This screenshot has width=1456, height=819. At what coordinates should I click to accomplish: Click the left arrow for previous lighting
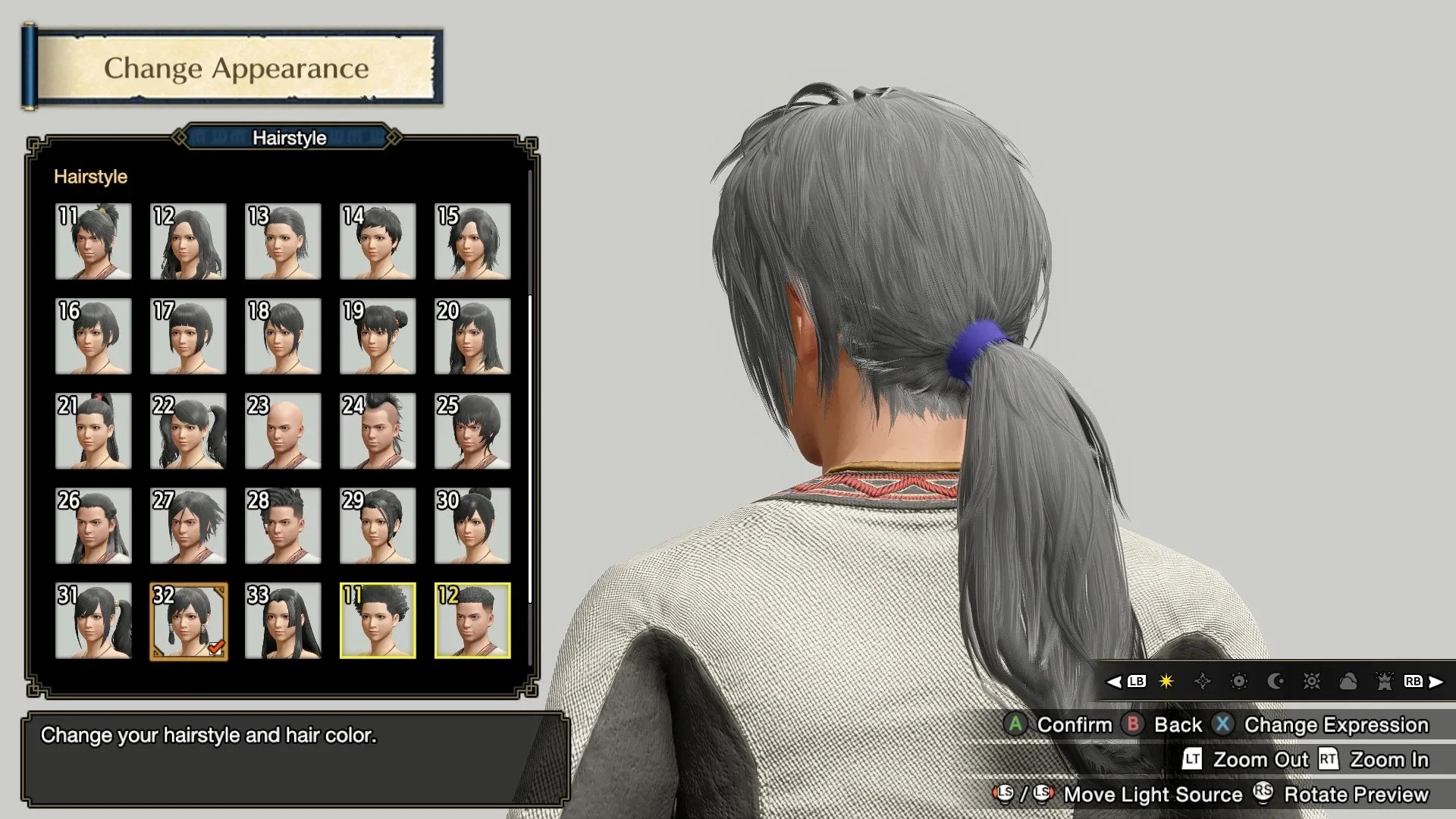click(x=1114, y=682)
